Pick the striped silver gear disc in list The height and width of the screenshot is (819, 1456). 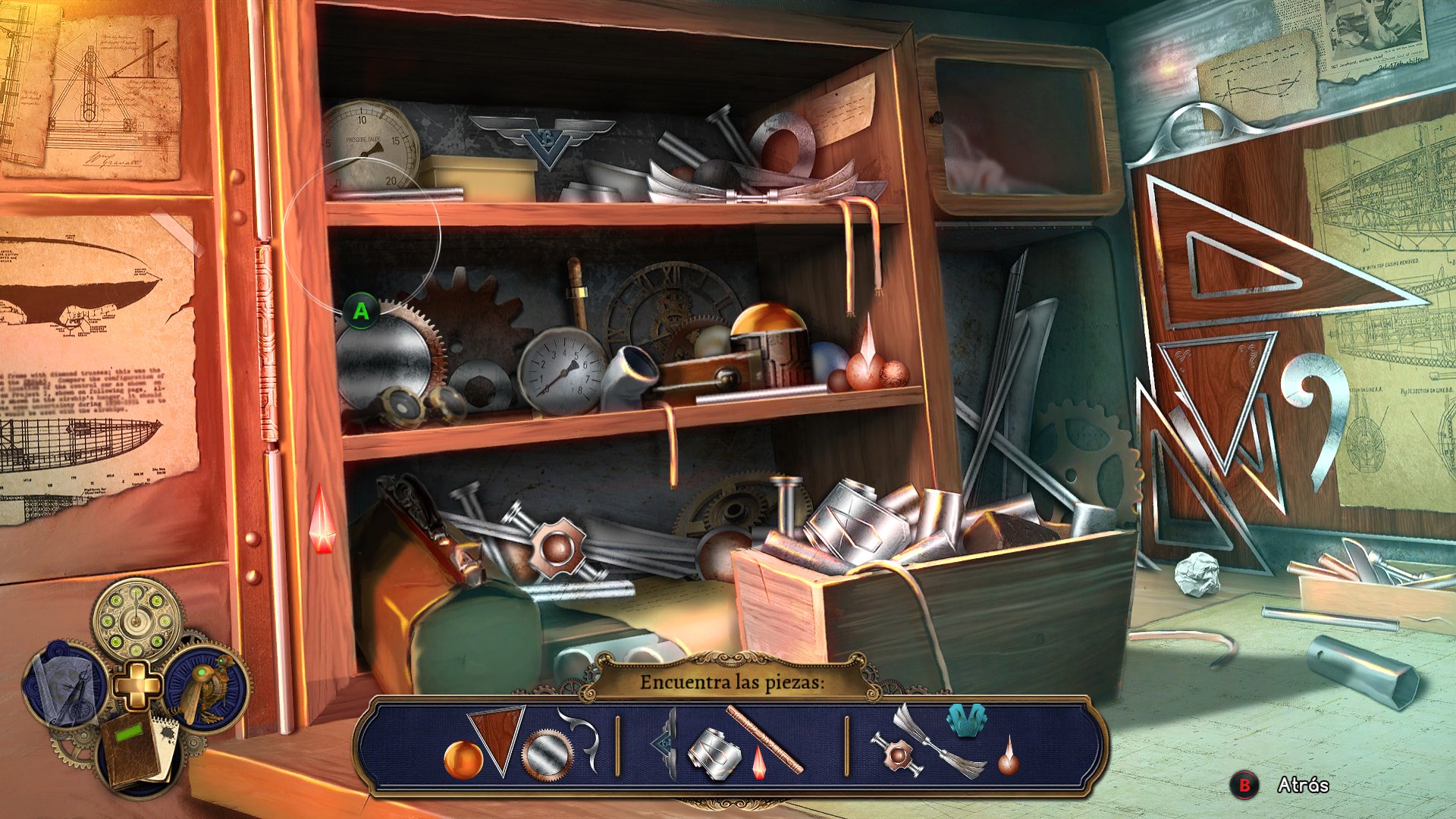click(548, 755)
